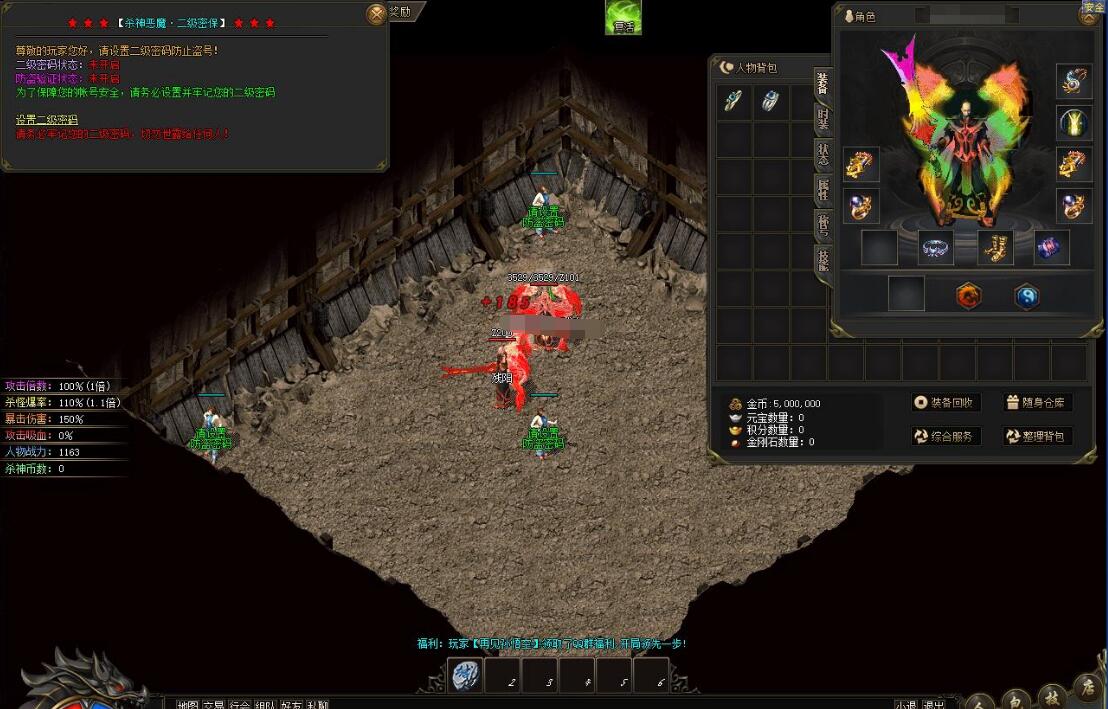
Task: Select the first ring in the backpack
Action: pos(734,101)
